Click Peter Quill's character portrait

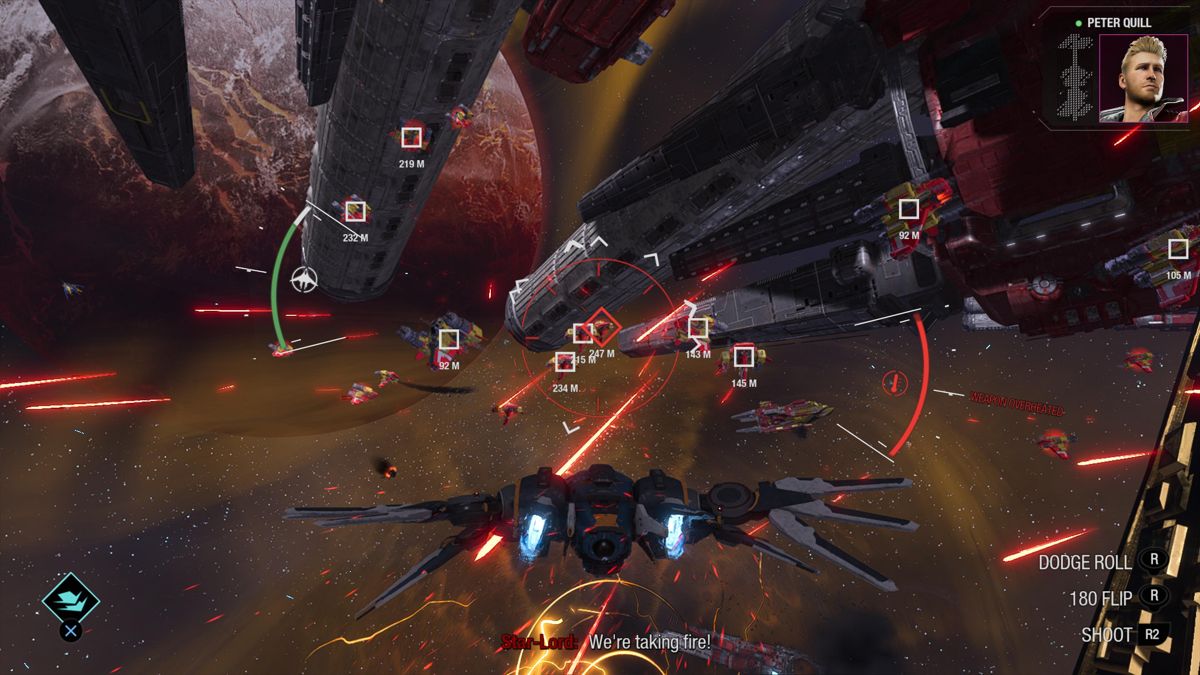pos(1143,79)
